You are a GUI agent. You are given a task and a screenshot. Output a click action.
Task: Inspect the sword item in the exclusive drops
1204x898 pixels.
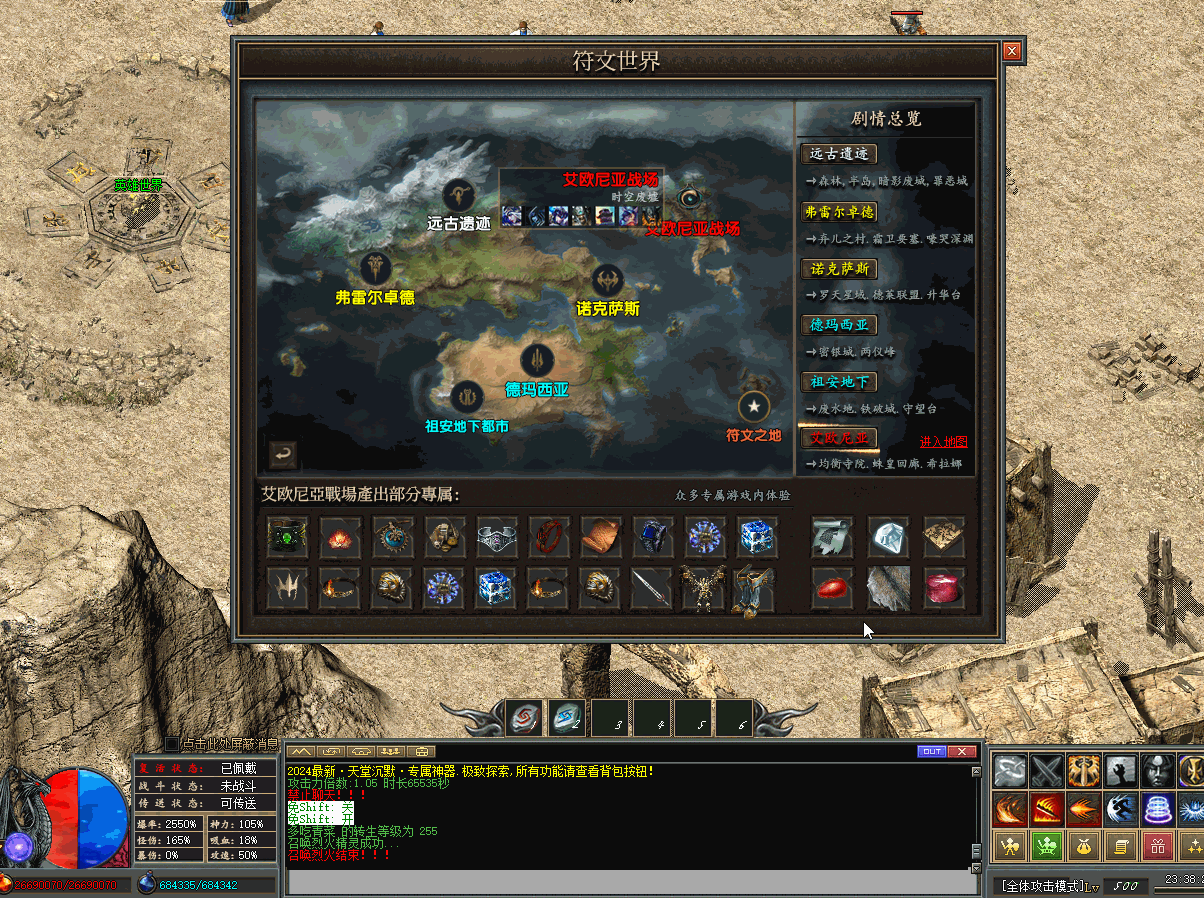coord(651,589)
